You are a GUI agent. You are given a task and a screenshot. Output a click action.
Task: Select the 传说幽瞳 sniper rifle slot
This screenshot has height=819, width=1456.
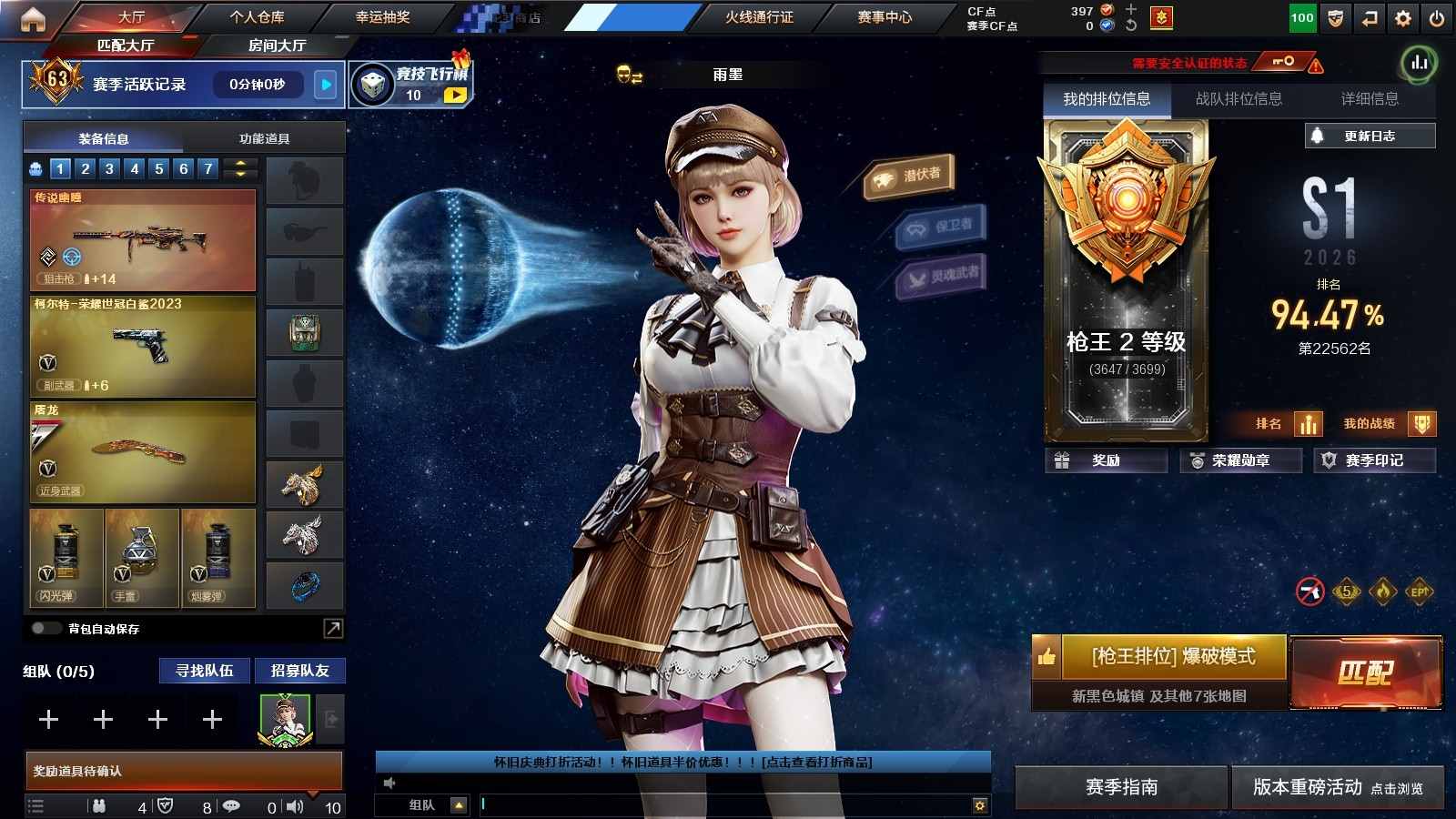coord(143,239)
